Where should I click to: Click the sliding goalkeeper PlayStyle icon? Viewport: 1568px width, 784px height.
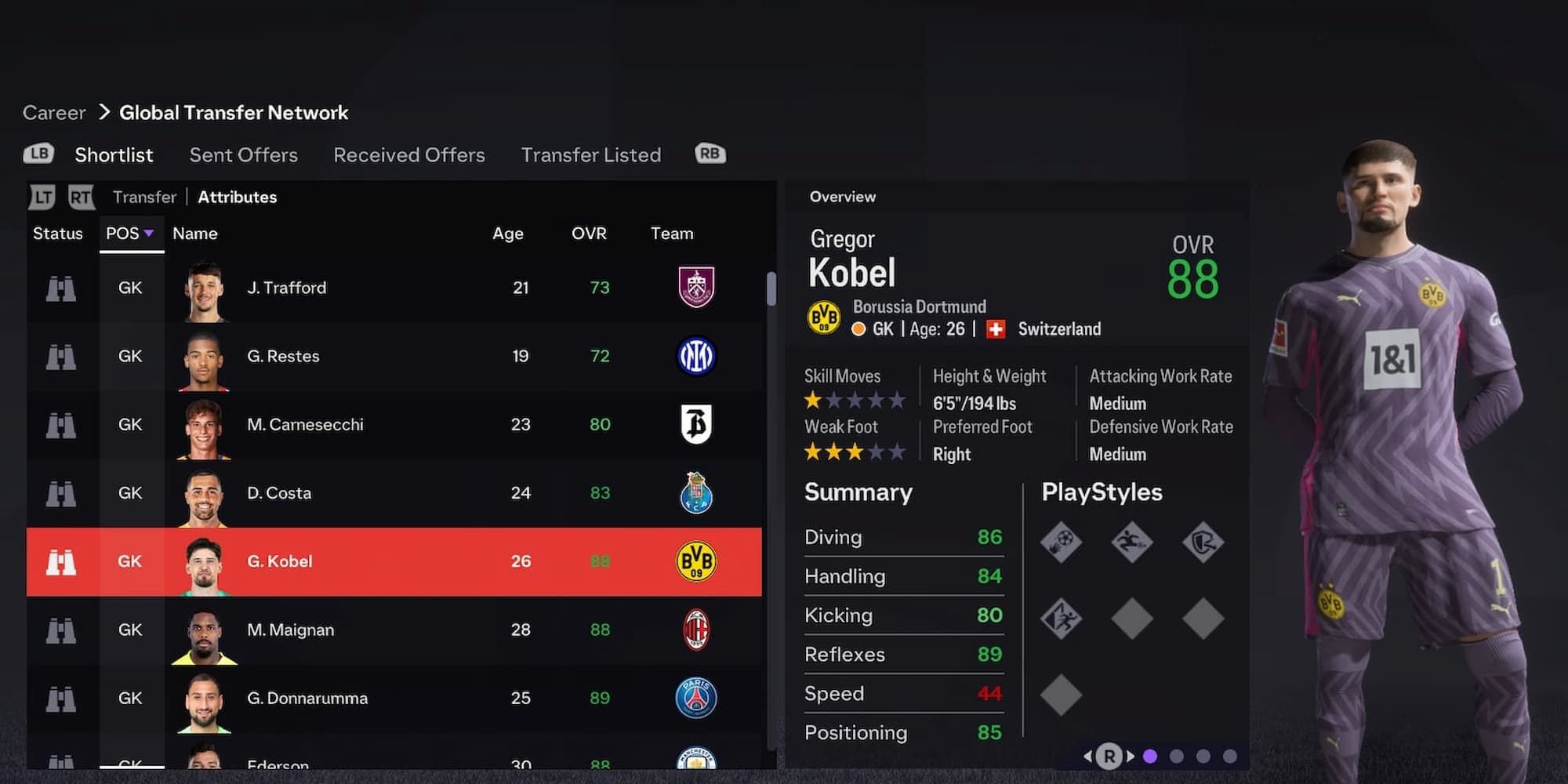point(1131,543)
